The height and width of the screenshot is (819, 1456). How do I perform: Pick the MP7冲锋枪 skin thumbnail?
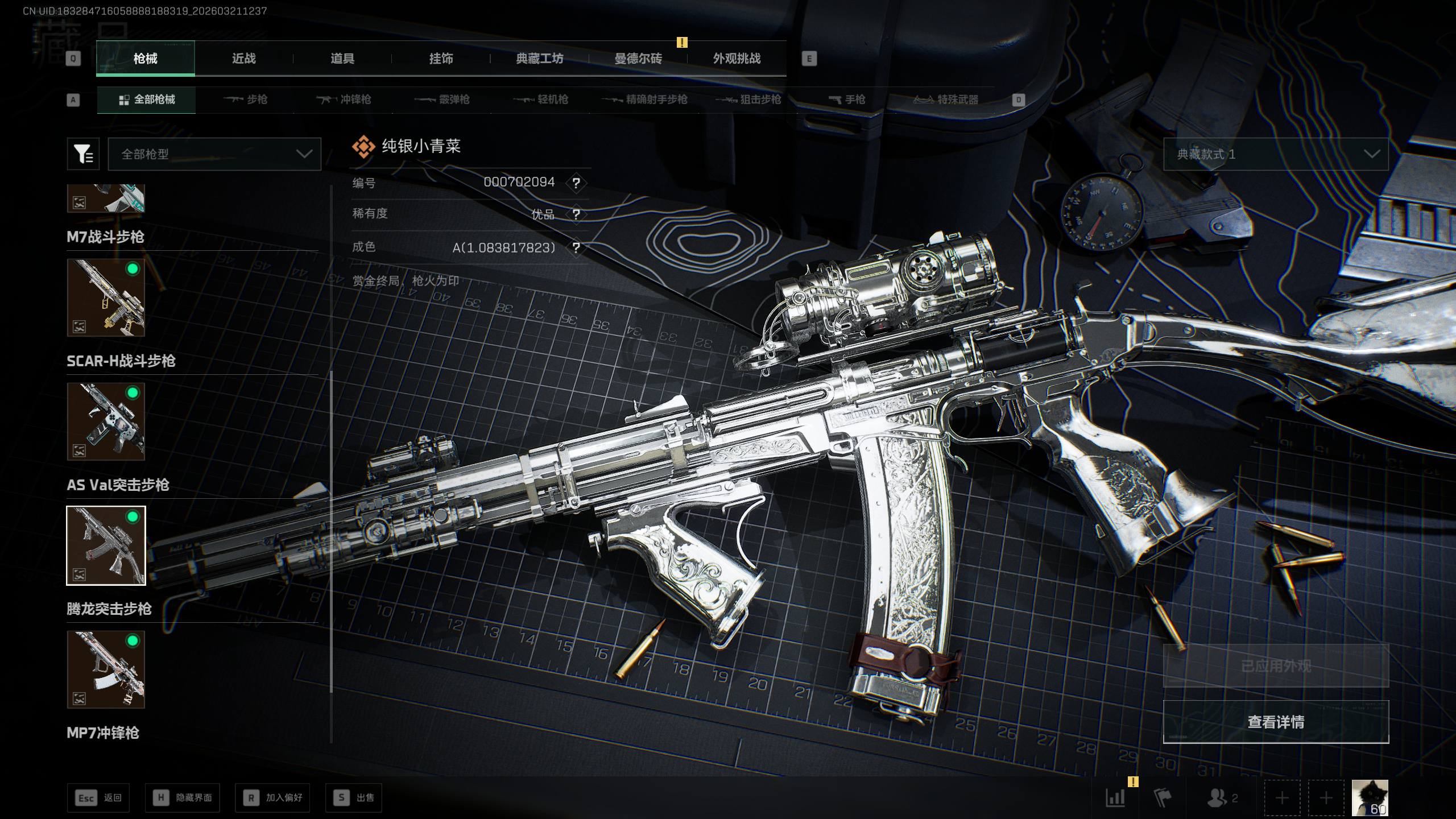point(106,669)
